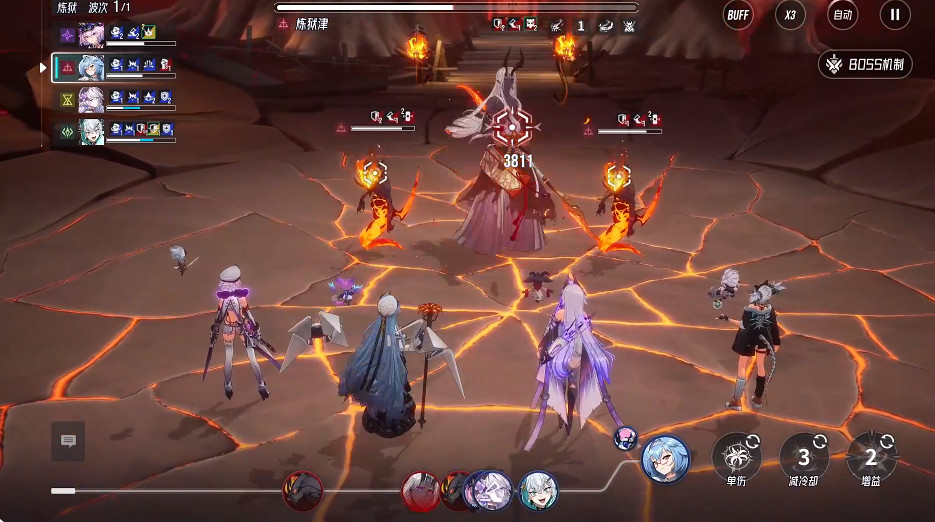
Task: Select the lavender-haired character in party list
Action: 92,100
